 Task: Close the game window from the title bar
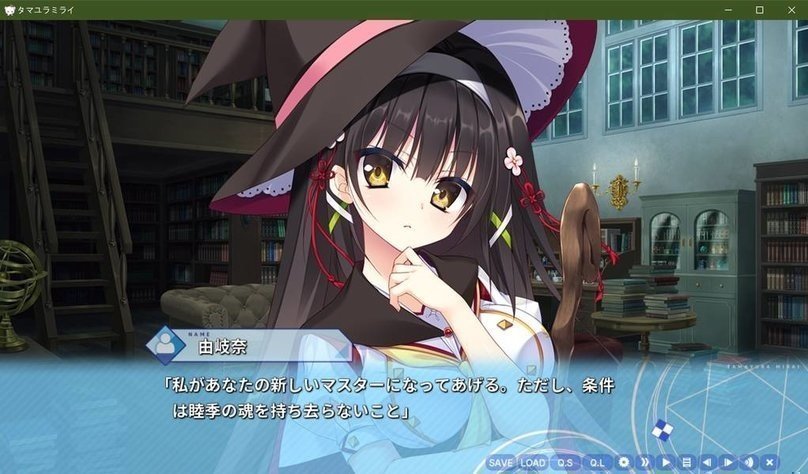pos(788,9)
